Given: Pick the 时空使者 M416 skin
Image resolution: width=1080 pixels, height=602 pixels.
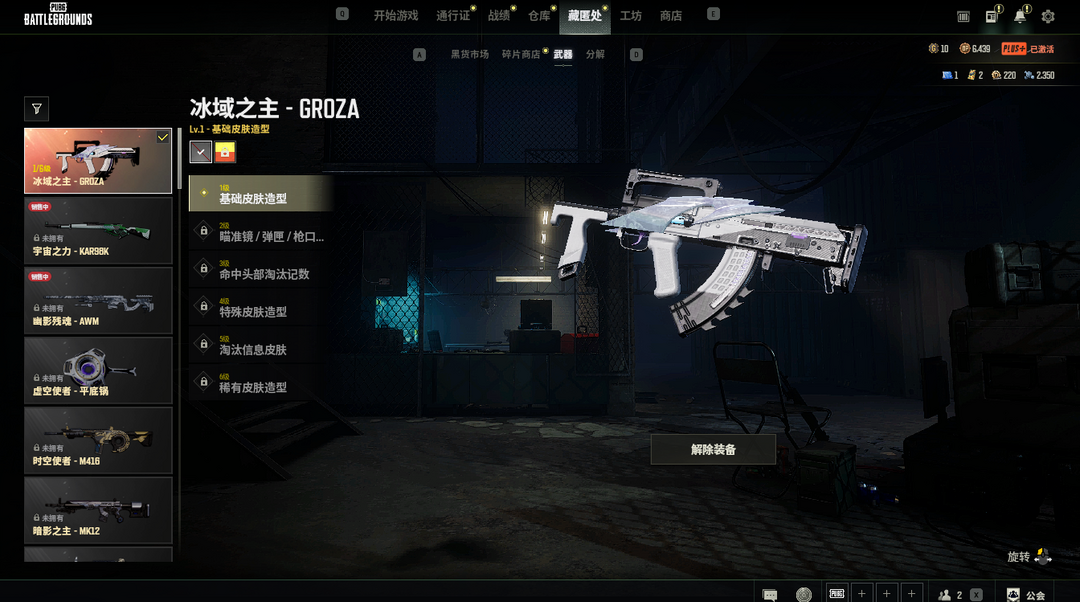Looking at the screenshot, I should pyautogui.click(x=98, y=440).
